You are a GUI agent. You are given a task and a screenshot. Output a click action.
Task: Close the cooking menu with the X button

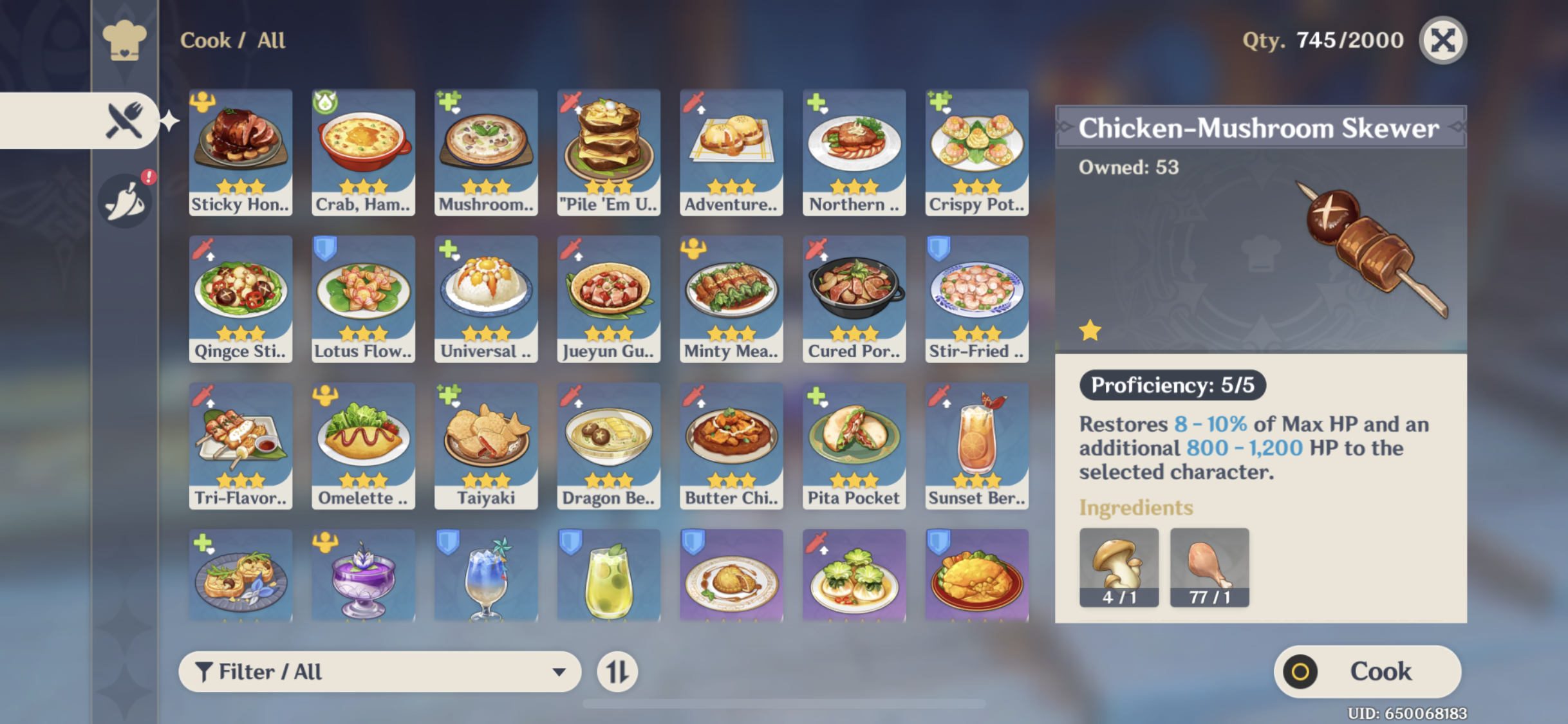1442,40
